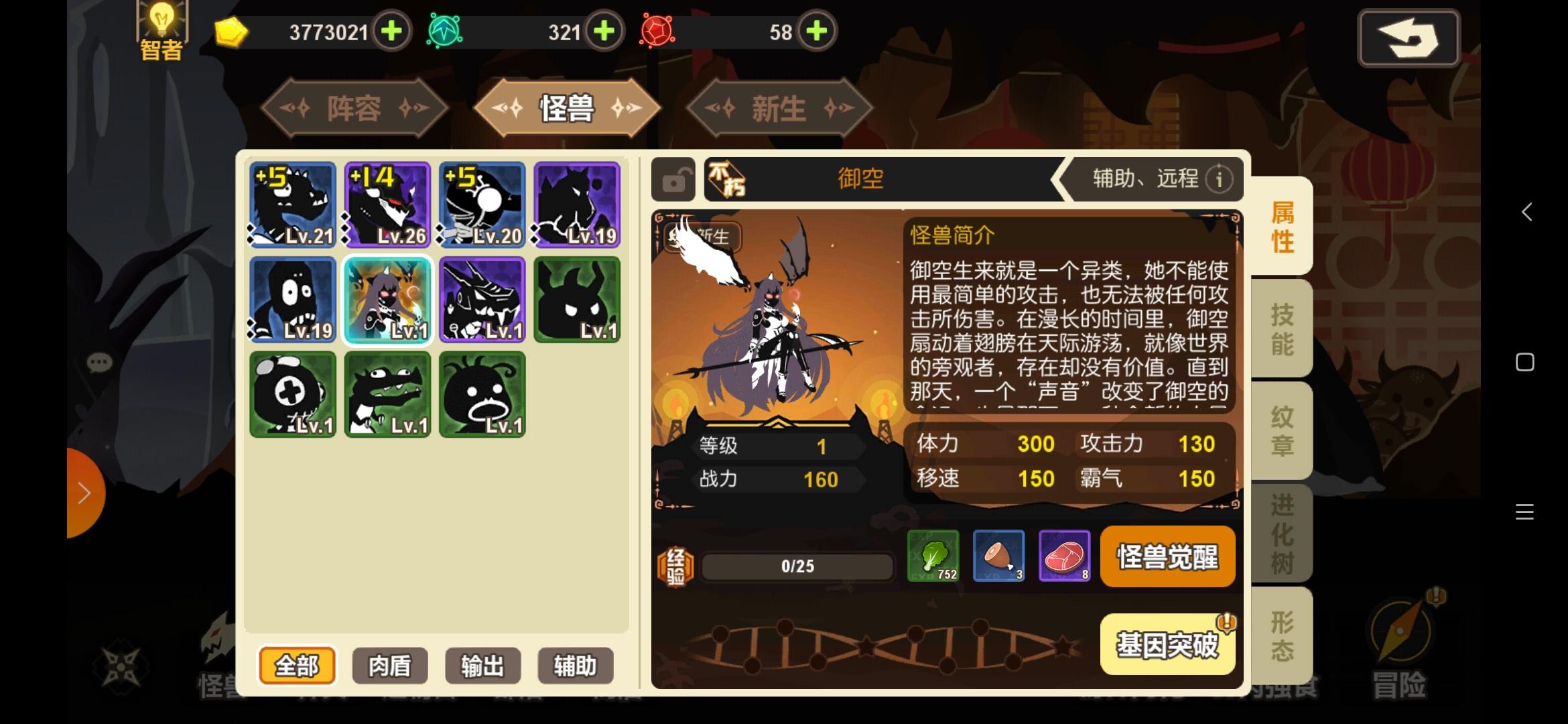1568x724 pixels.
Task: Tap the gold coin + icon
Action: [x=393, y=31]
